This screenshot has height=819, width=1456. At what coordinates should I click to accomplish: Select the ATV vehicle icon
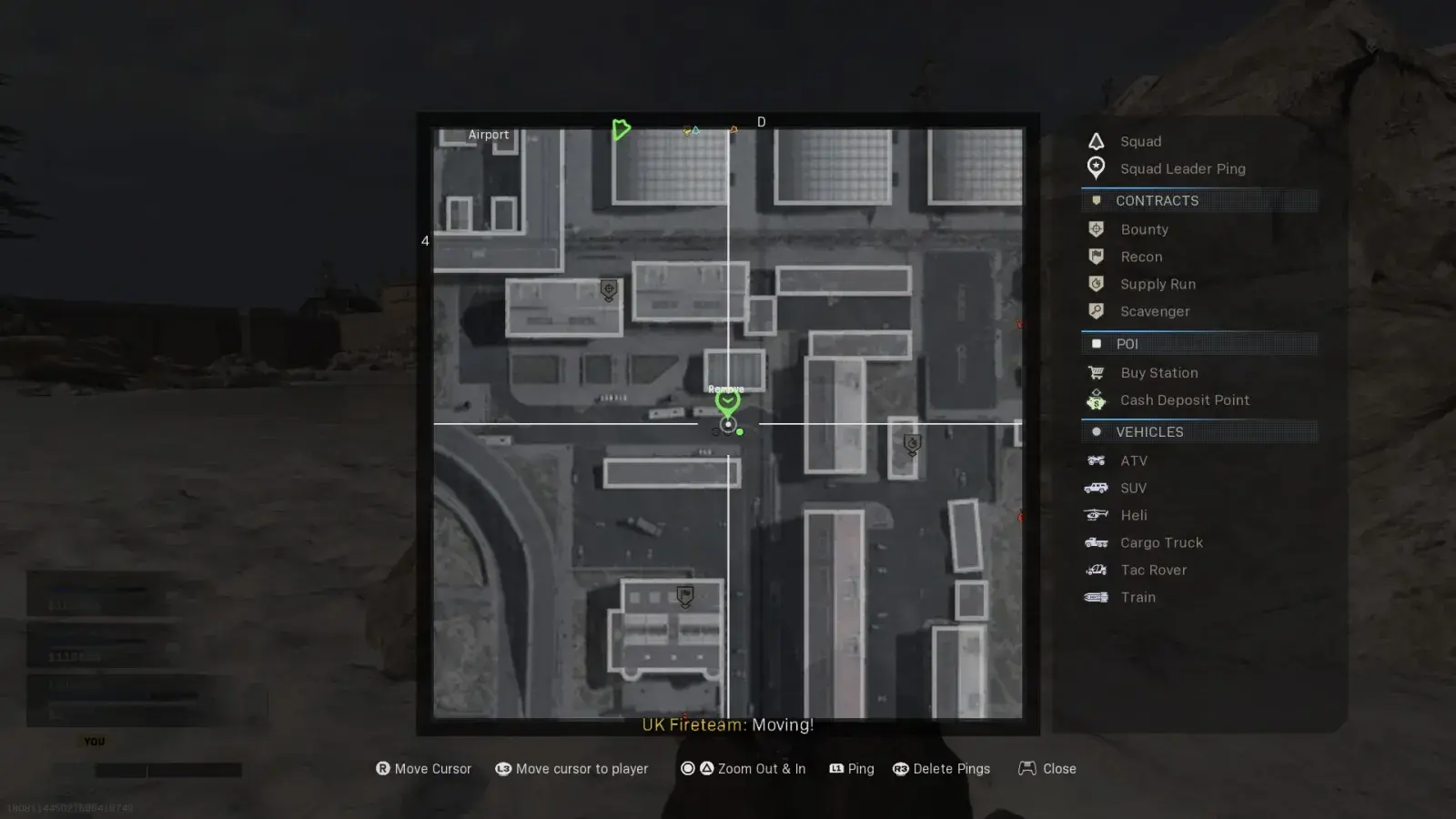coord(1096,460)
